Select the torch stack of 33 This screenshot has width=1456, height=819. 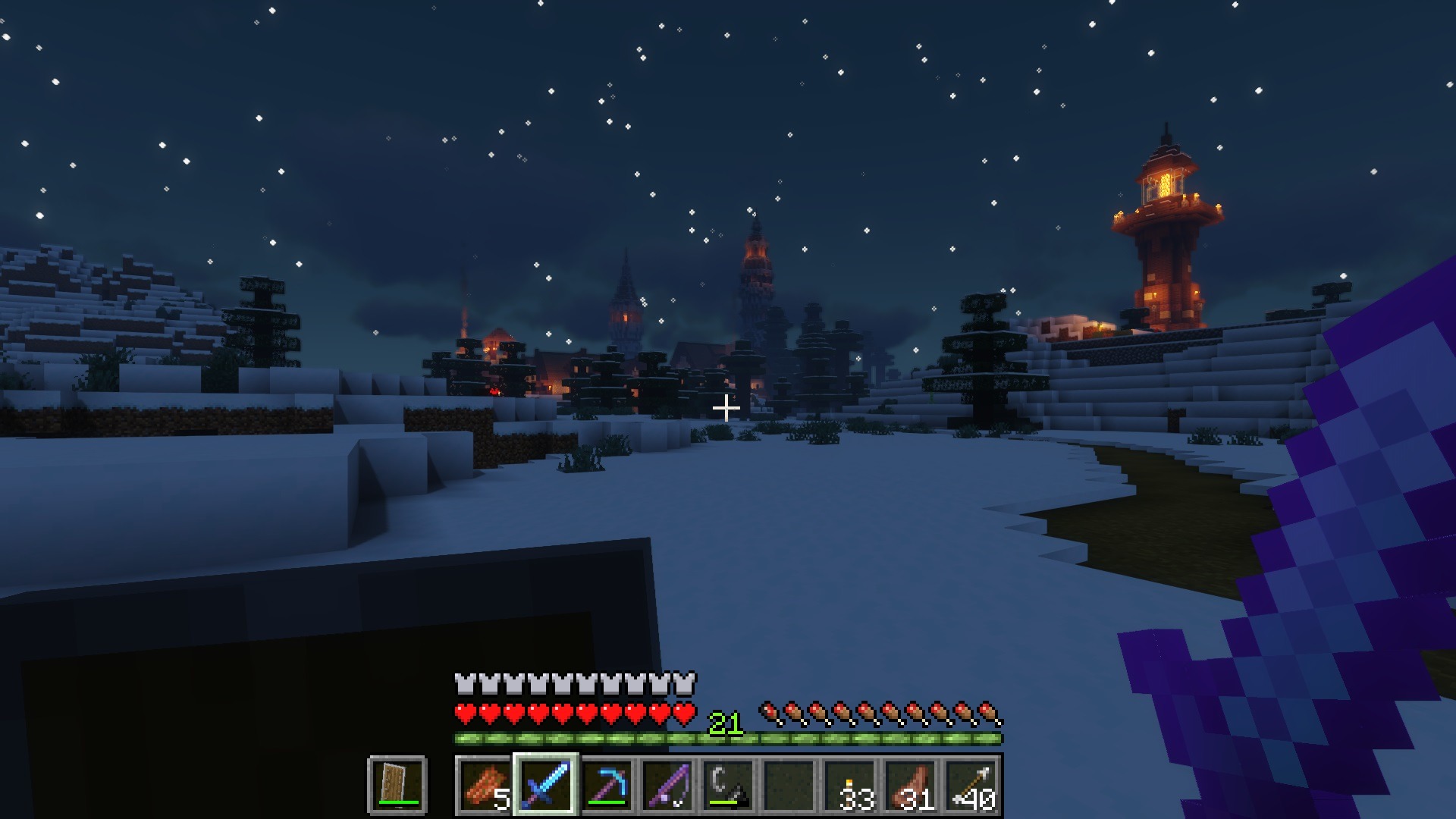tap(851, 785)
